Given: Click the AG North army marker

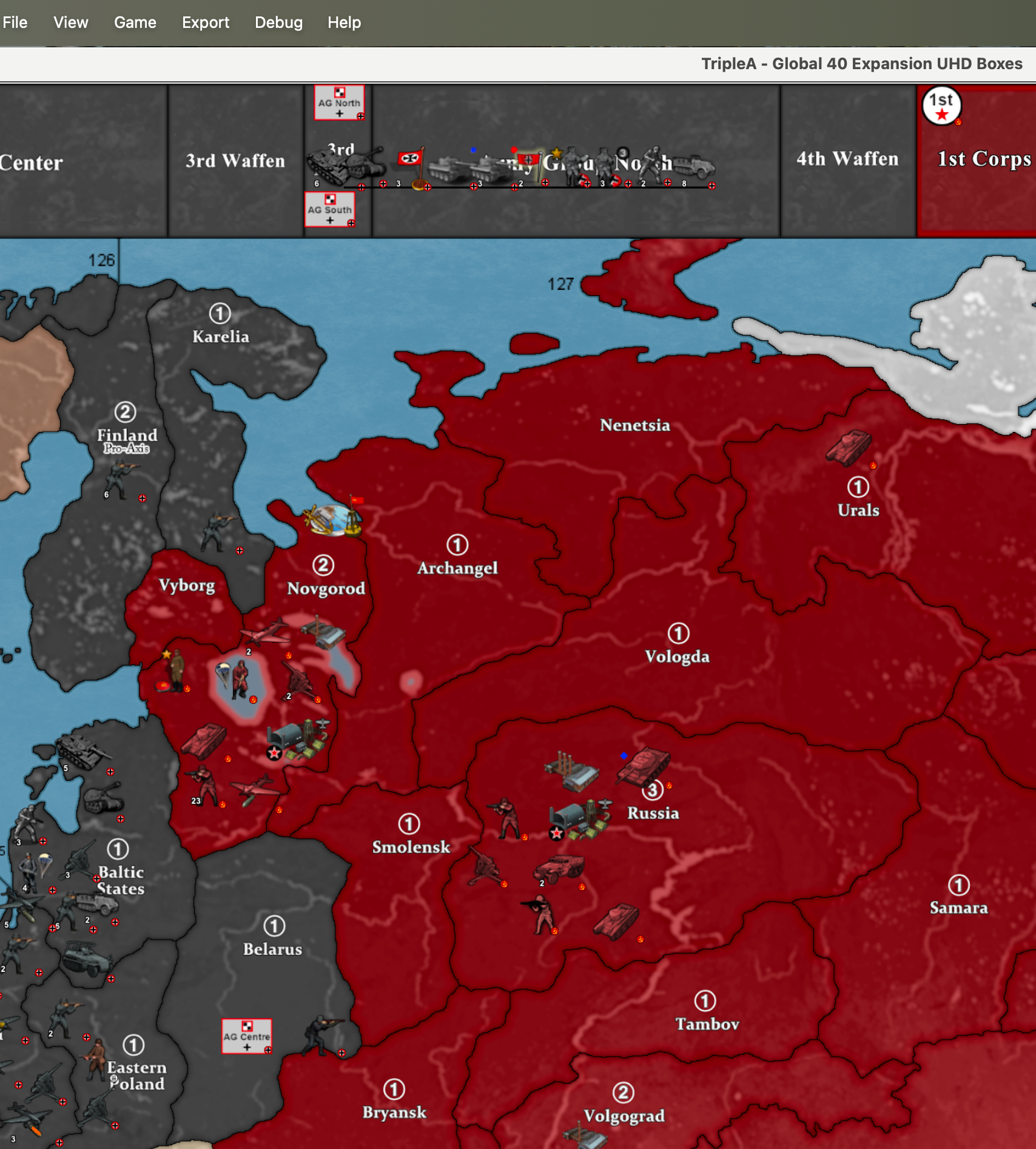Looking at the screenshot, I should pyautogui.click(x=339, y=103).
